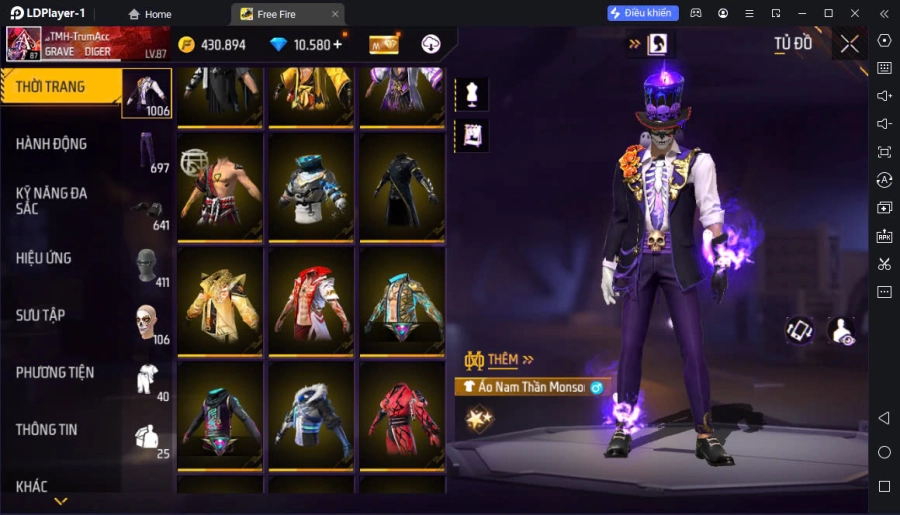
Task: Select the blue fur-collar jacket outfit
Action: point(311,415)
